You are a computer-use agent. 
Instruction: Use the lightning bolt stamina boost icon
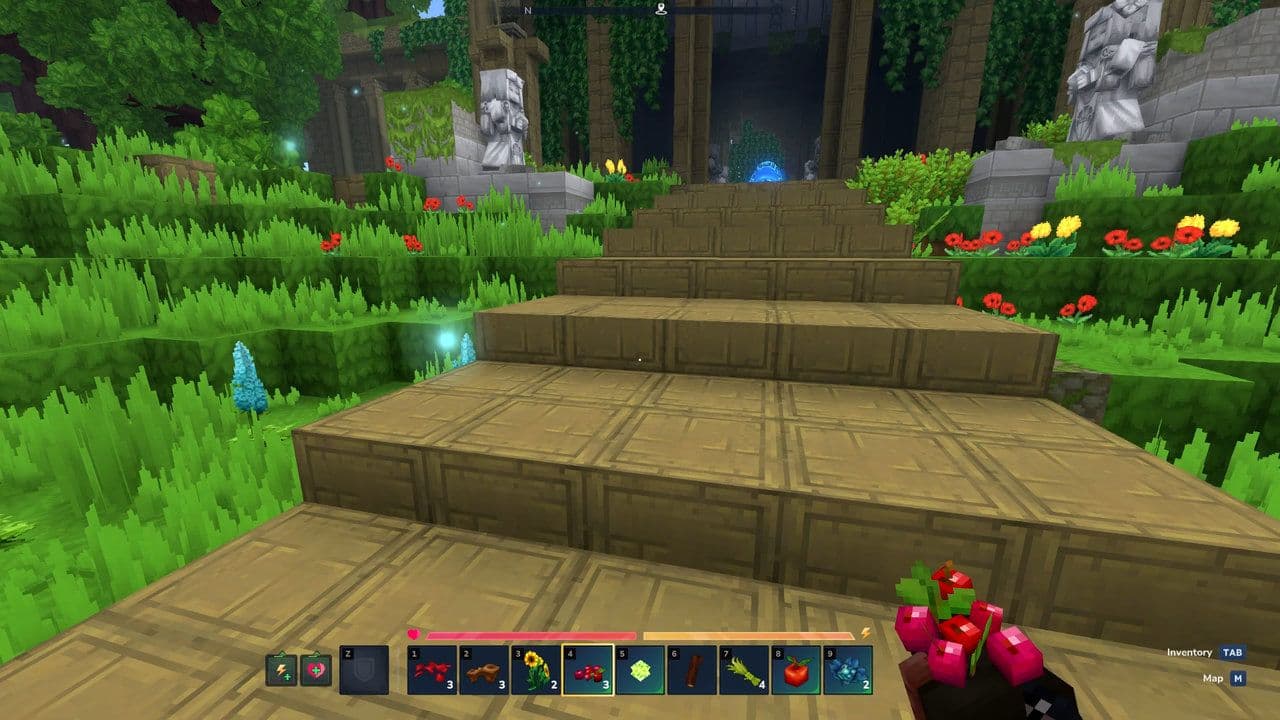tap(281, 670)
